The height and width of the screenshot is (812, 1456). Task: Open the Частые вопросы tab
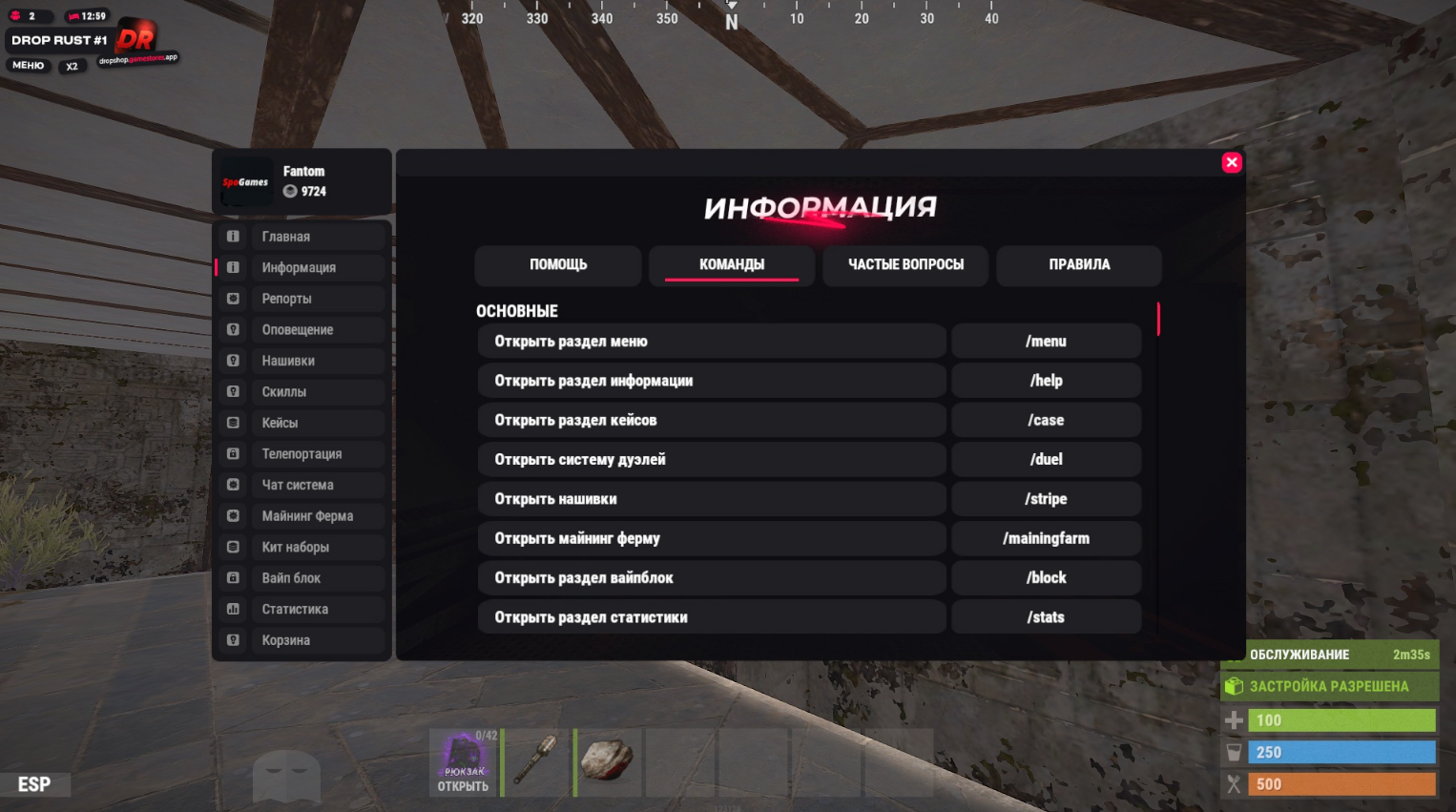point(905,265)
